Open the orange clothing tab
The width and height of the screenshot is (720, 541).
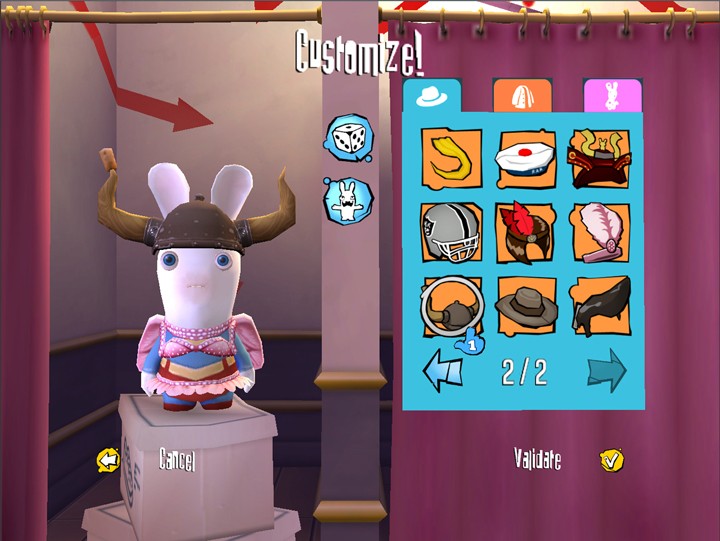tap(521, 96)
